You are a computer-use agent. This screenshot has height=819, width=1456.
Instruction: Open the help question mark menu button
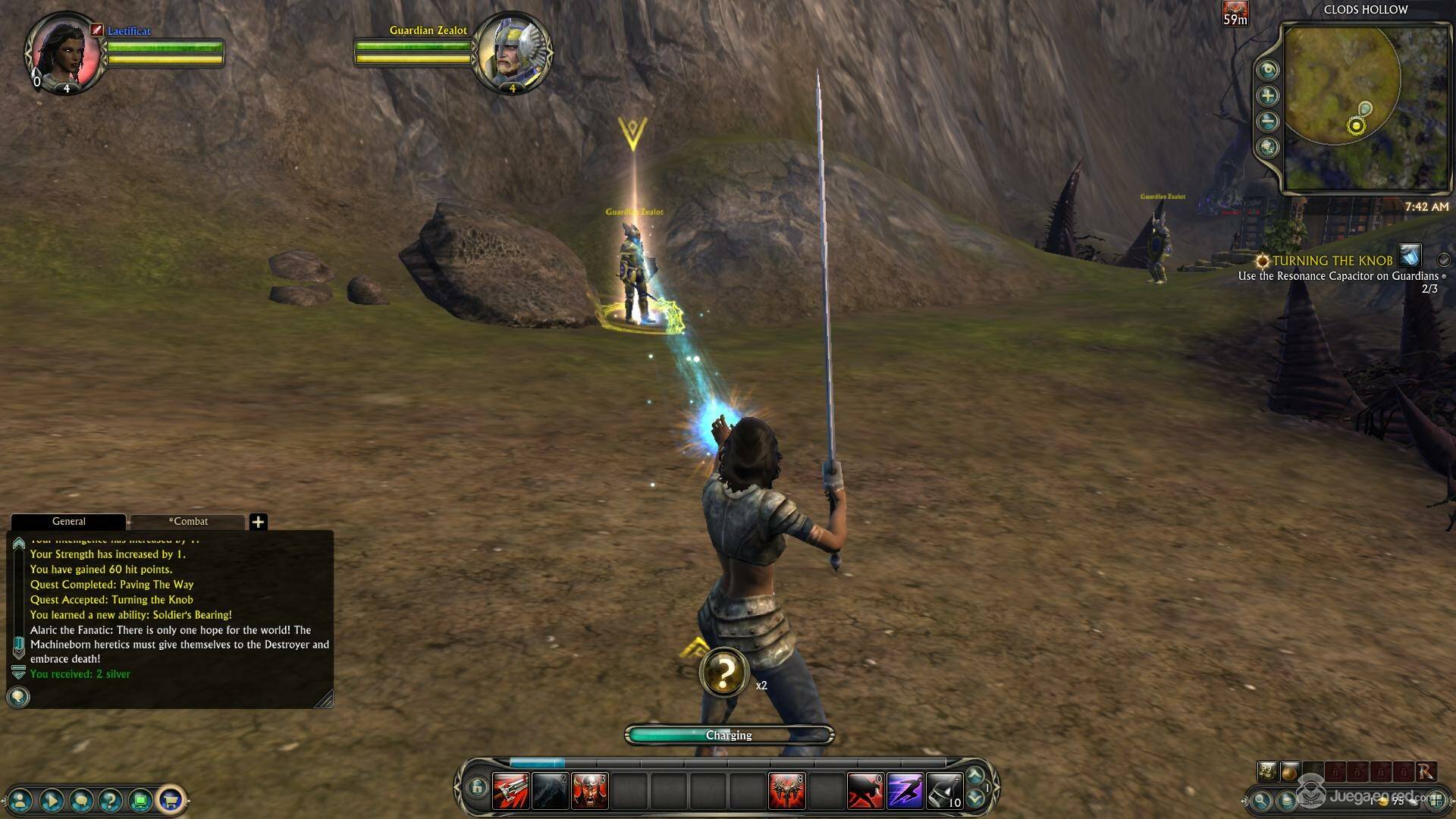pyautogui.click(x=111, y=799)
